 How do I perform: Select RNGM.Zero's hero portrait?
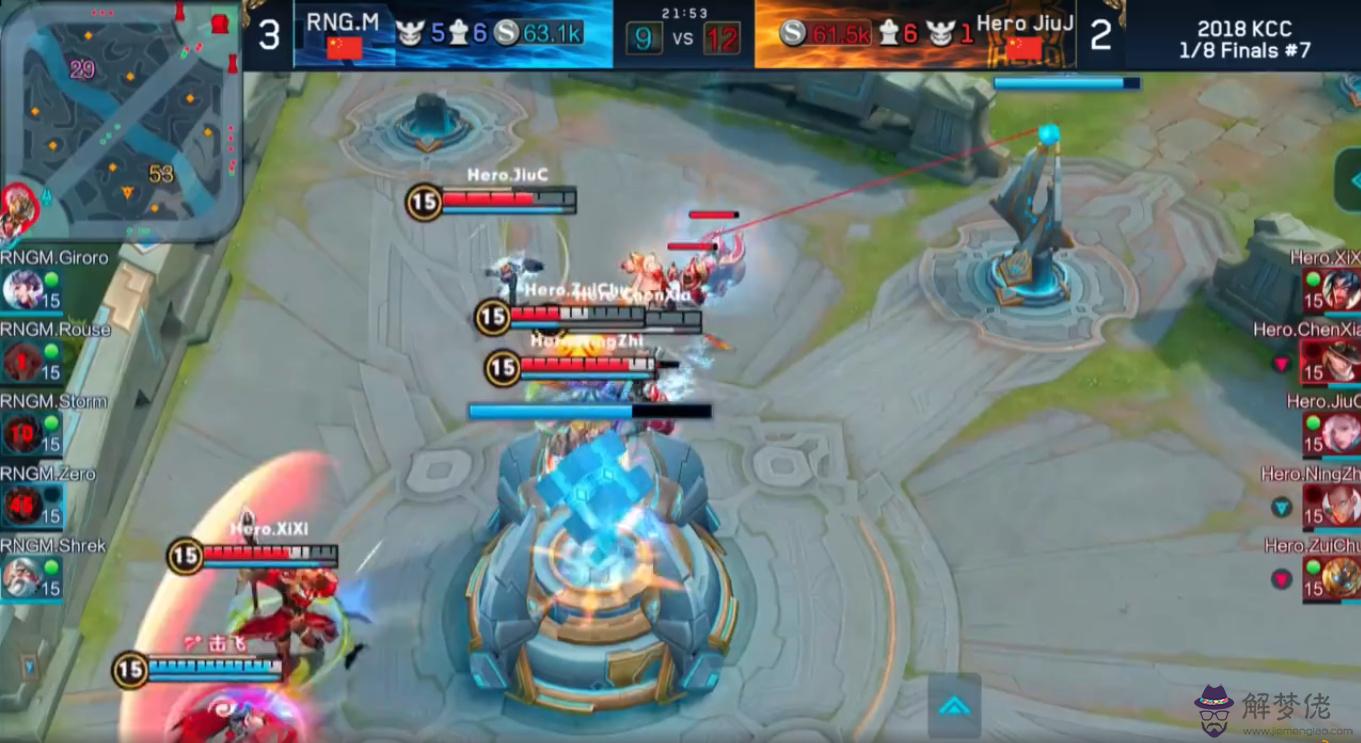tap(21, 505)
